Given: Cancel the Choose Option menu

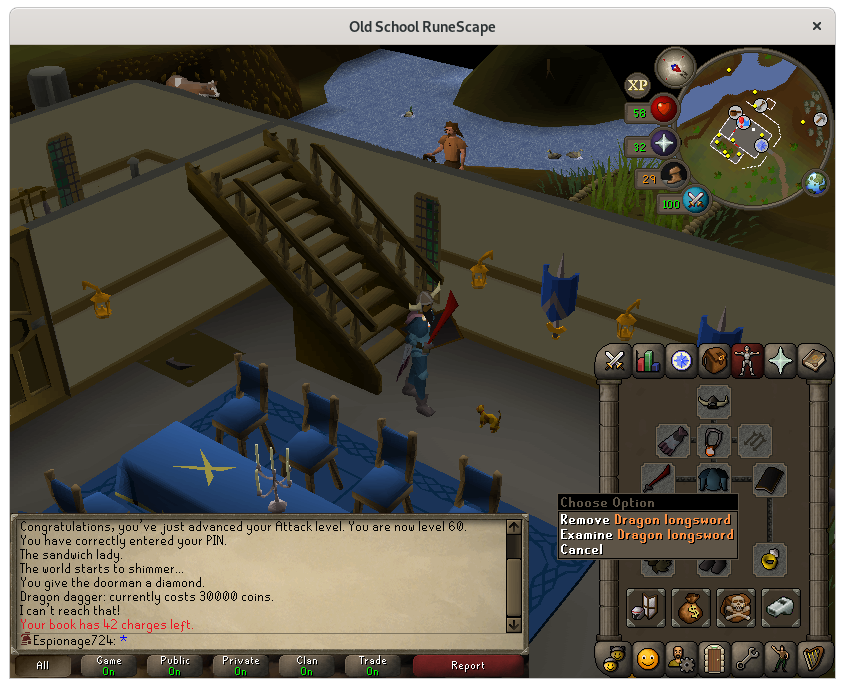Looking at the screenshot, I should 582,550.
